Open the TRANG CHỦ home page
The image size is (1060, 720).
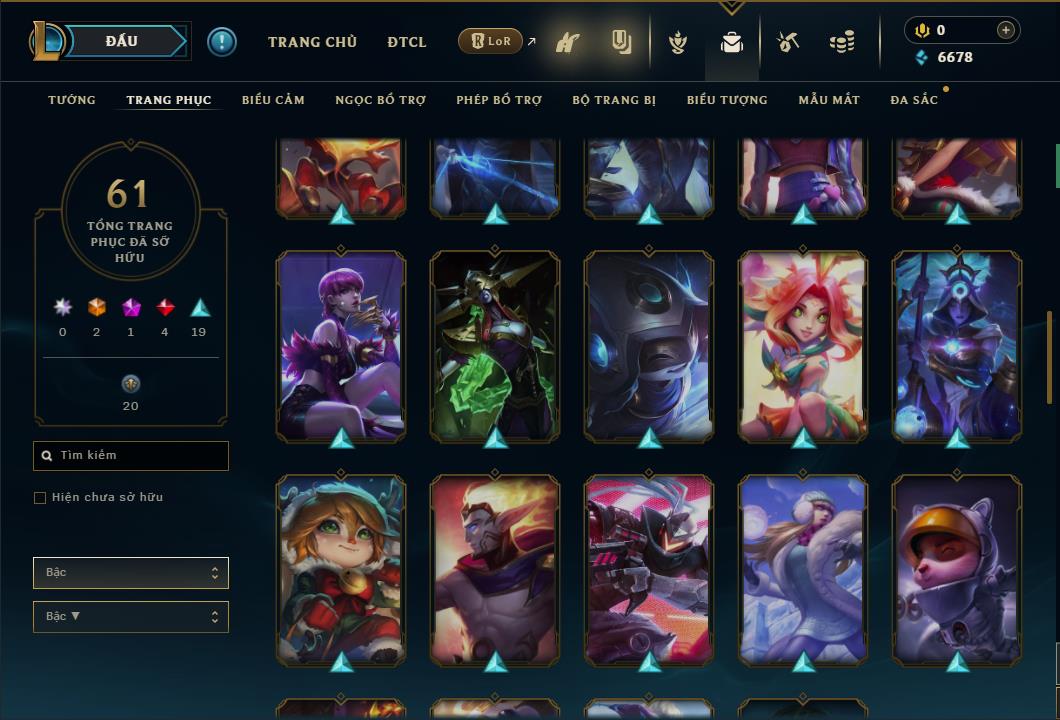[312, 42]
